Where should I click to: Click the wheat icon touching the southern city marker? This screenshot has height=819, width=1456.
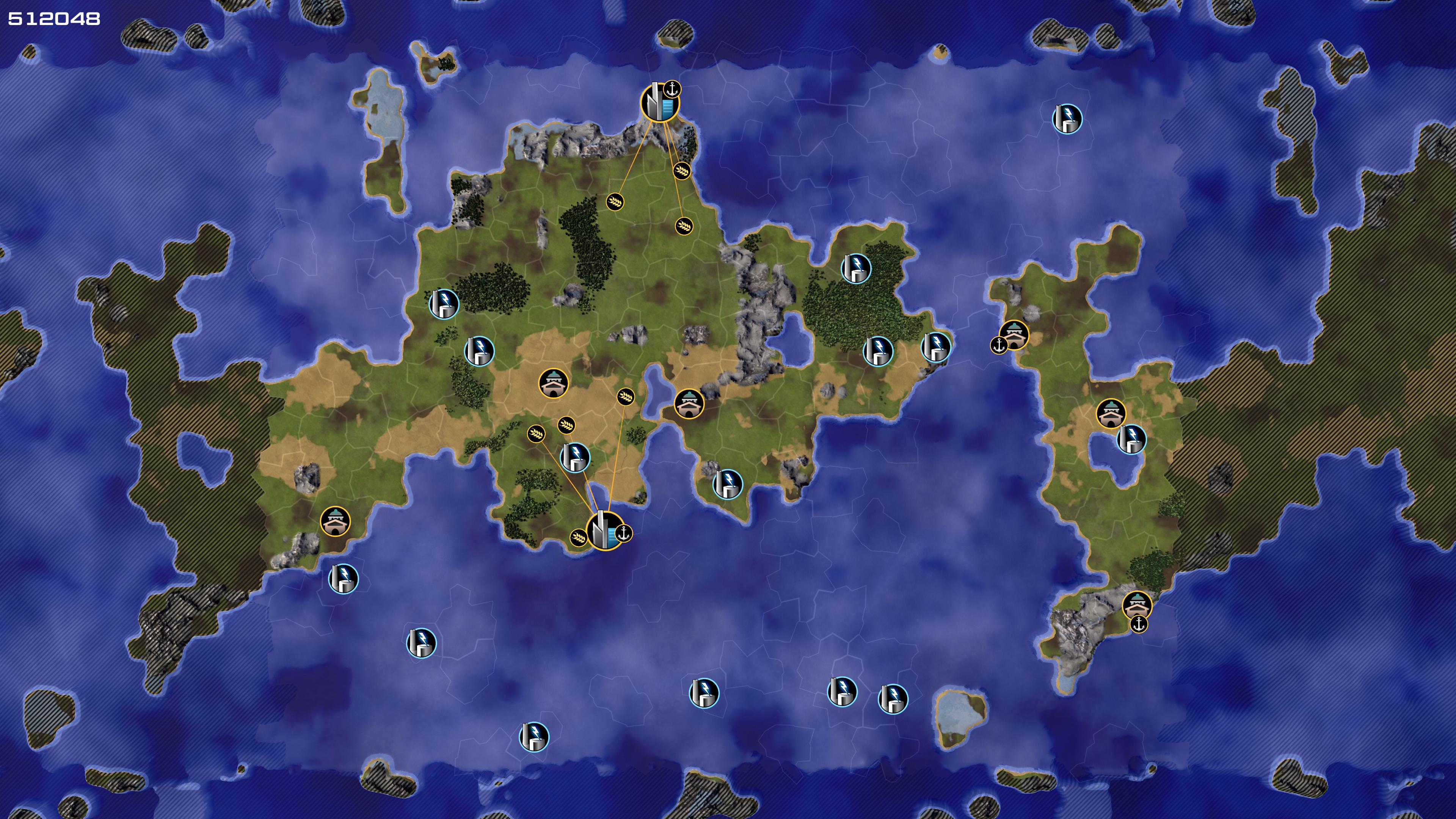(578, 537)
